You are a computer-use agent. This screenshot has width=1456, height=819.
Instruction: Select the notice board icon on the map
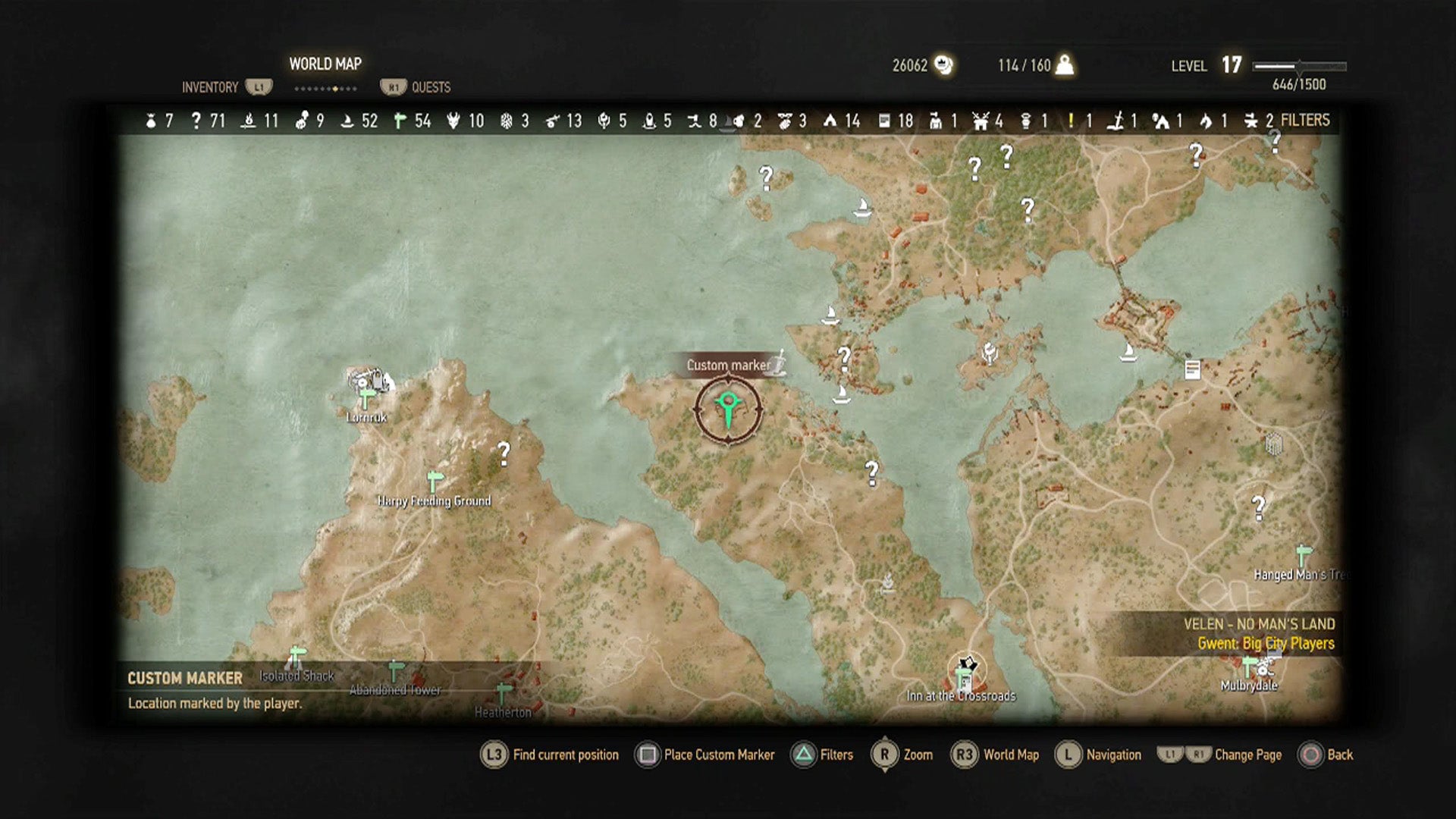pyautogui.click(x=1193, y=369)
